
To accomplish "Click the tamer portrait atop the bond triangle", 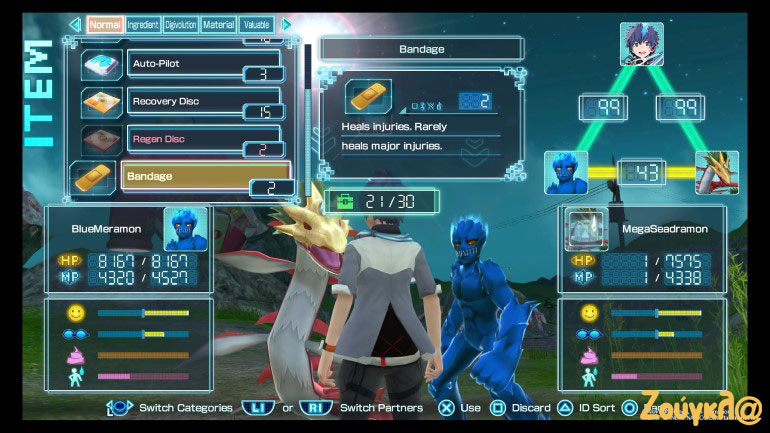I will coord(641,45).
